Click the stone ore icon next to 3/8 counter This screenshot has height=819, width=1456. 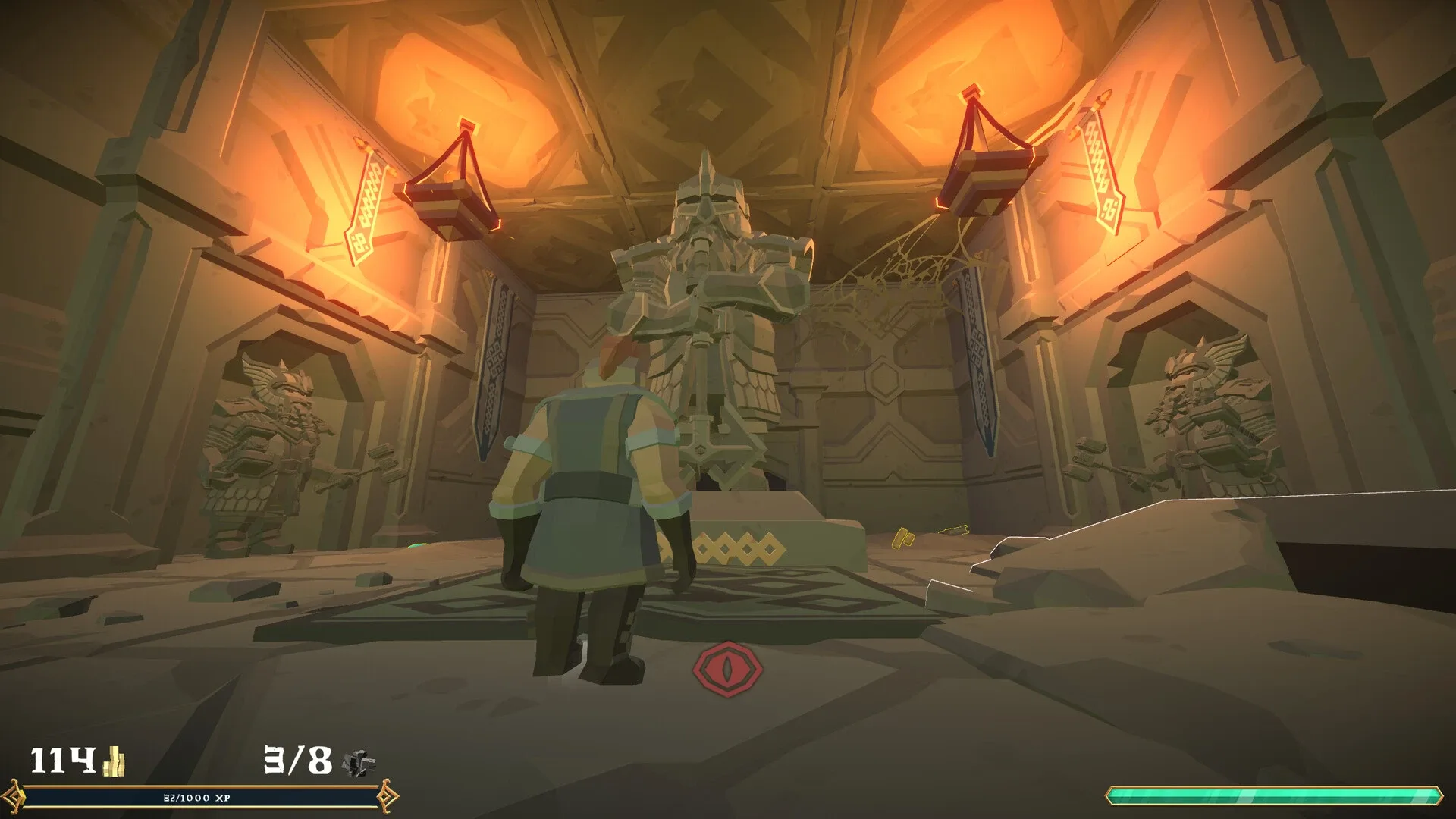[359, 762]
